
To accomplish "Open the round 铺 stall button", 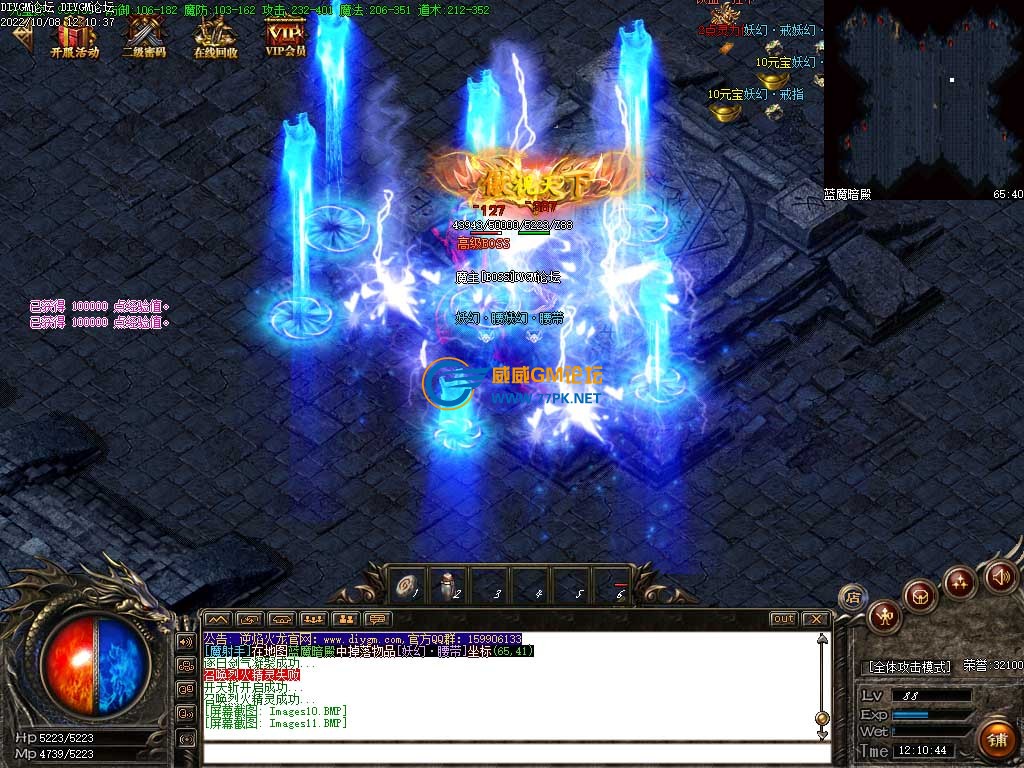I will [996, 740].
